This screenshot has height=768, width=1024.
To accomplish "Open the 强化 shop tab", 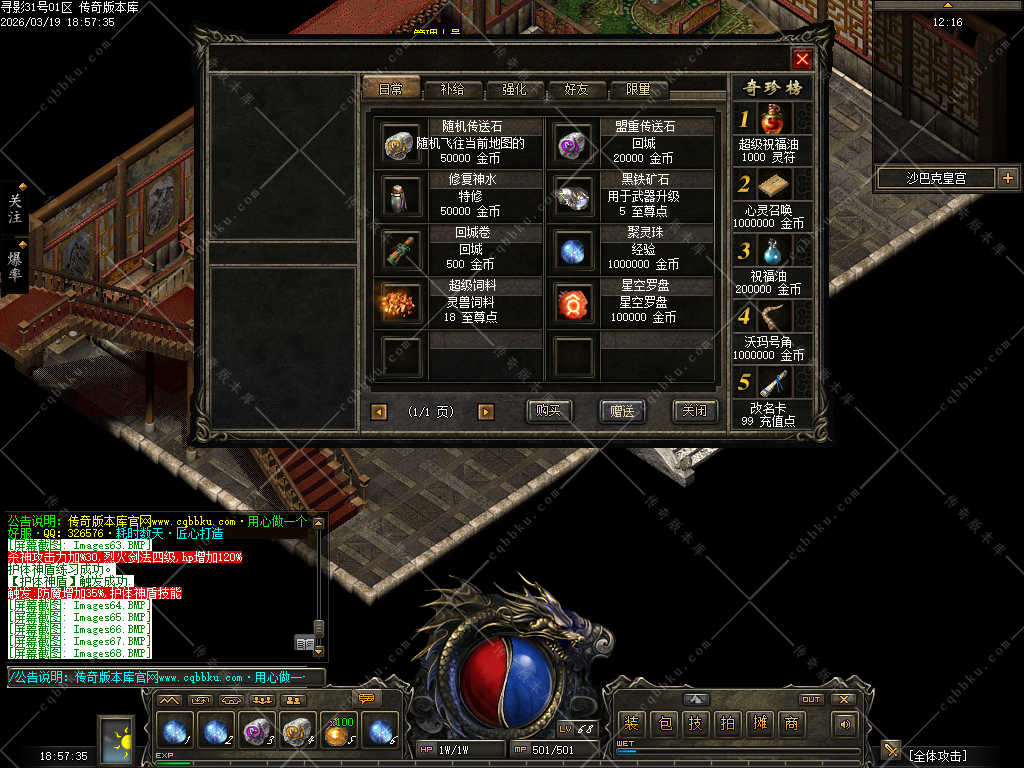I will pyautogui.click(x=514, y=89).
